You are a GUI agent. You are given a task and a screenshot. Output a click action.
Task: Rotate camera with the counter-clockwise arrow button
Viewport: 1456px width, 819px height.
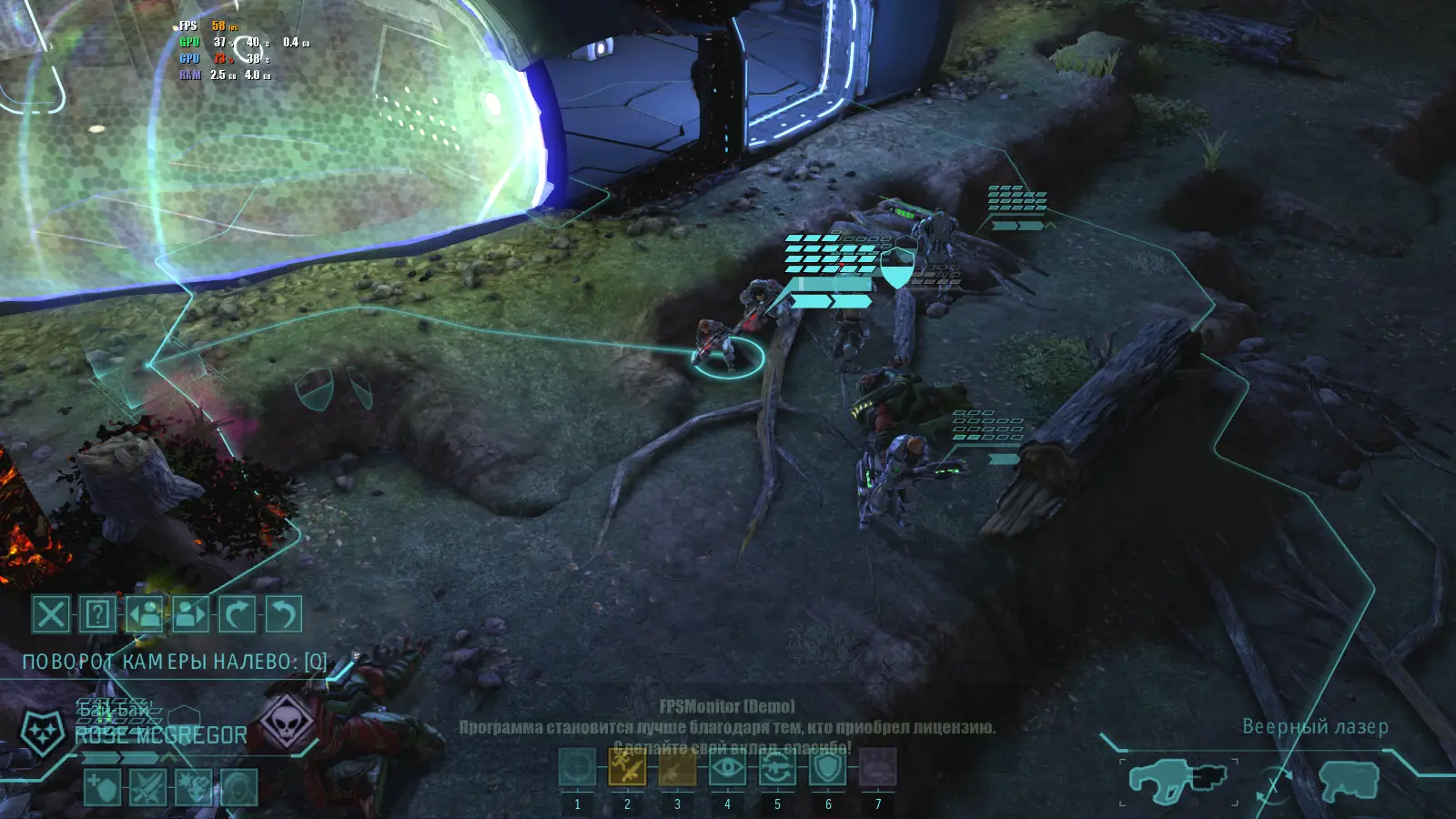pyautogui.click(x=283, y=614)
